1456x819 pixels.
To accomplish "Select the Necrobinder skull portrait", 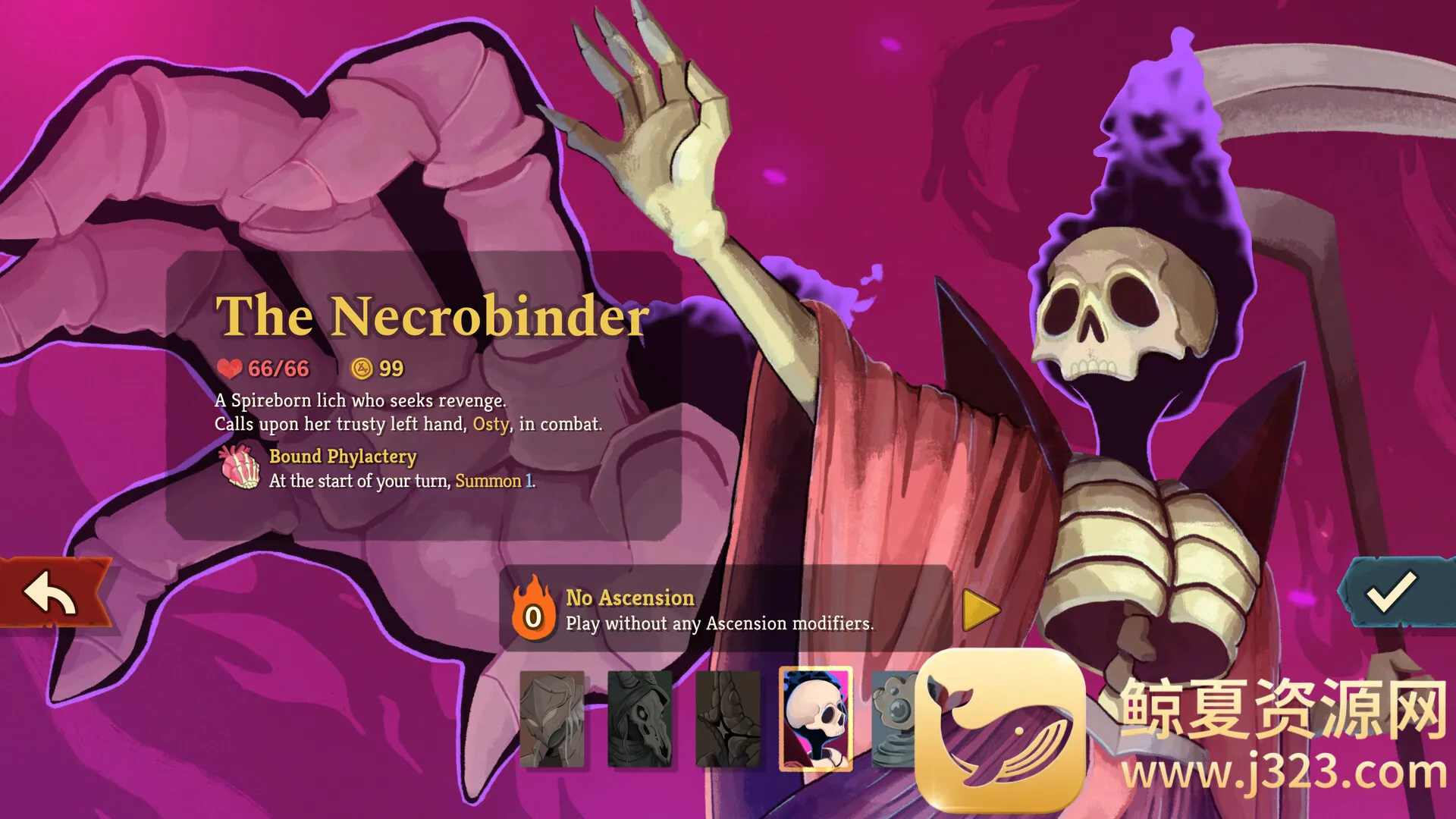I will point(816,718).
